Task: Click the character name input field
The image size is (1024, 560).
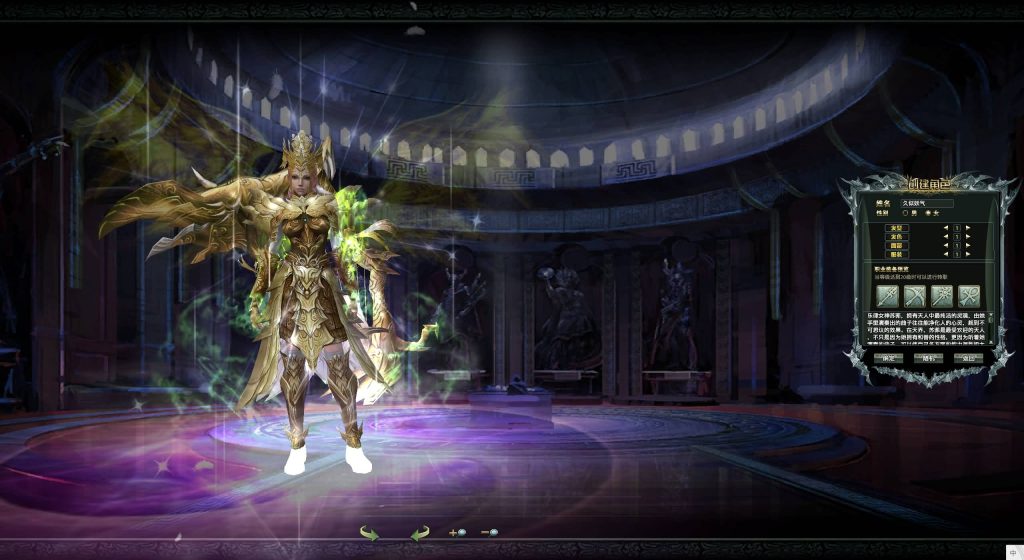Action: pos(927,203)
